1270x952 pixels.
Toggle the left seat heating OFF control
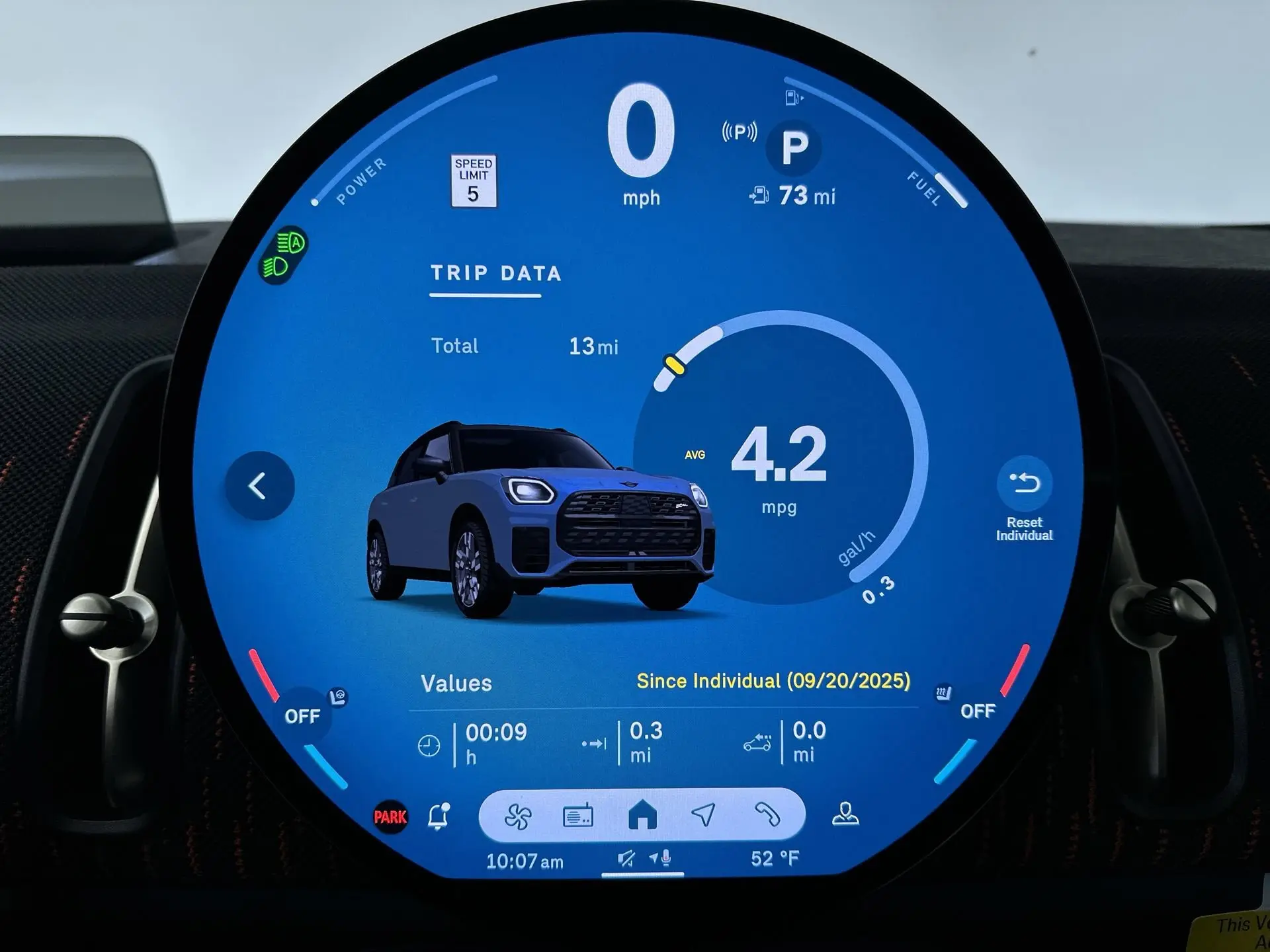tap(303, 716)
